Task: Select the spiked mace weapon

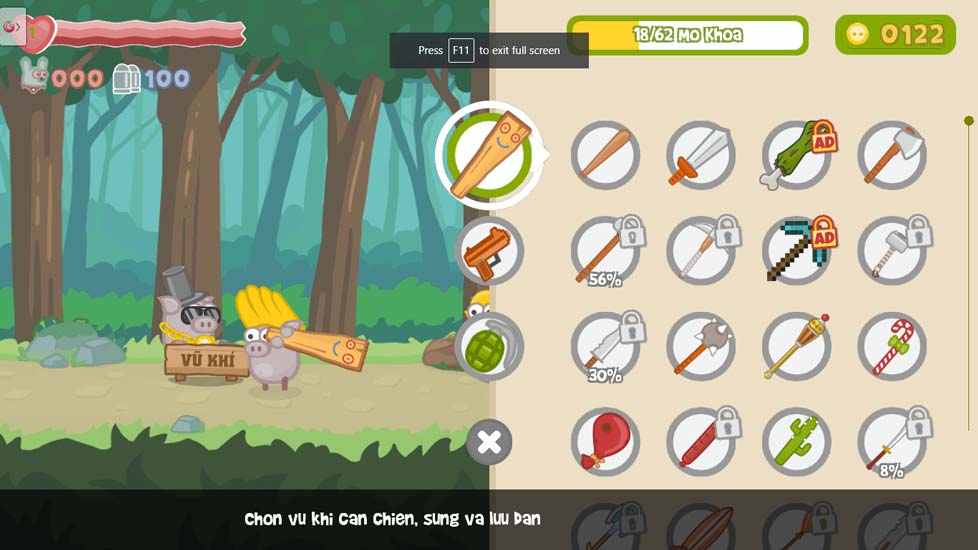Action: 700,346
